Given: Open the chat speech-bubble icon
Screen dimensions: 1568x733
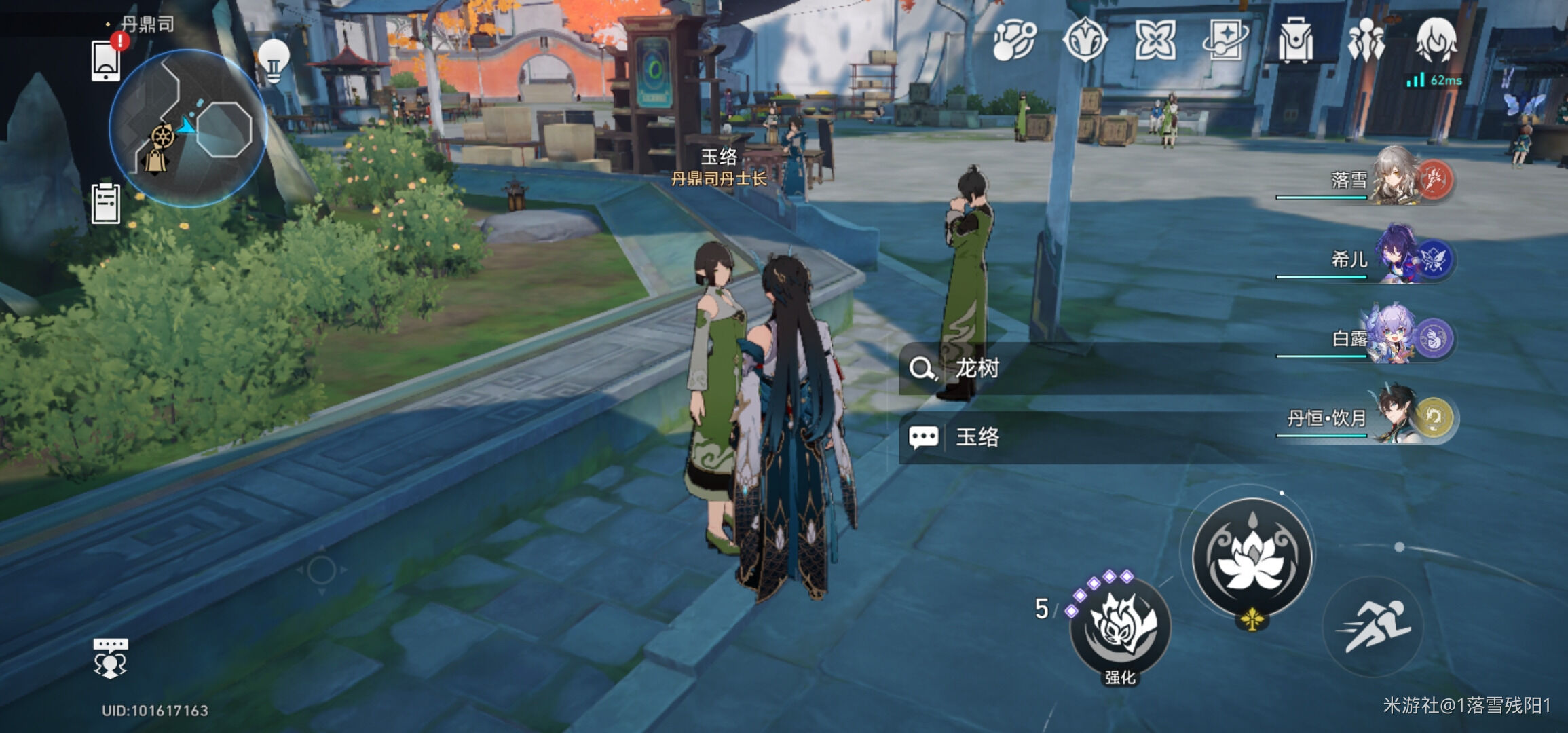Looking at the screenshot, I should [110, 658].
